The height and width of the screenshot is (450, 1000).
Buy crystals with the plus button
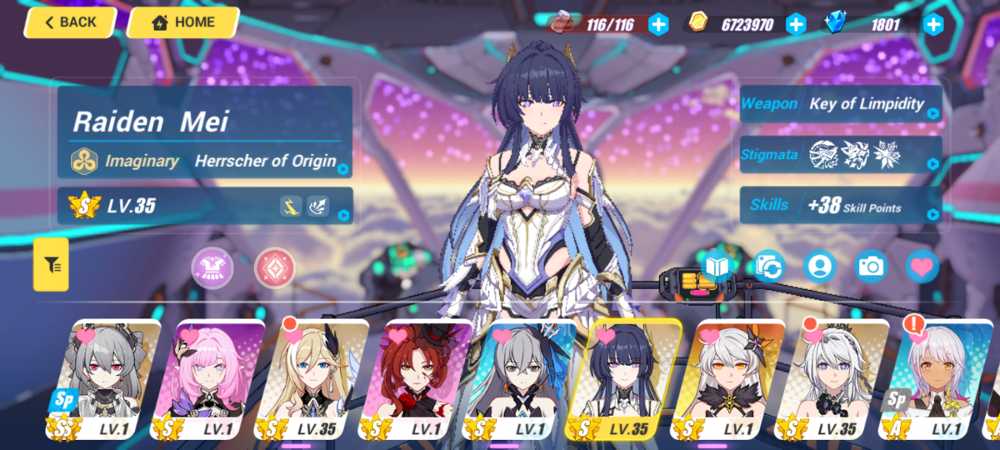[933, 25]
